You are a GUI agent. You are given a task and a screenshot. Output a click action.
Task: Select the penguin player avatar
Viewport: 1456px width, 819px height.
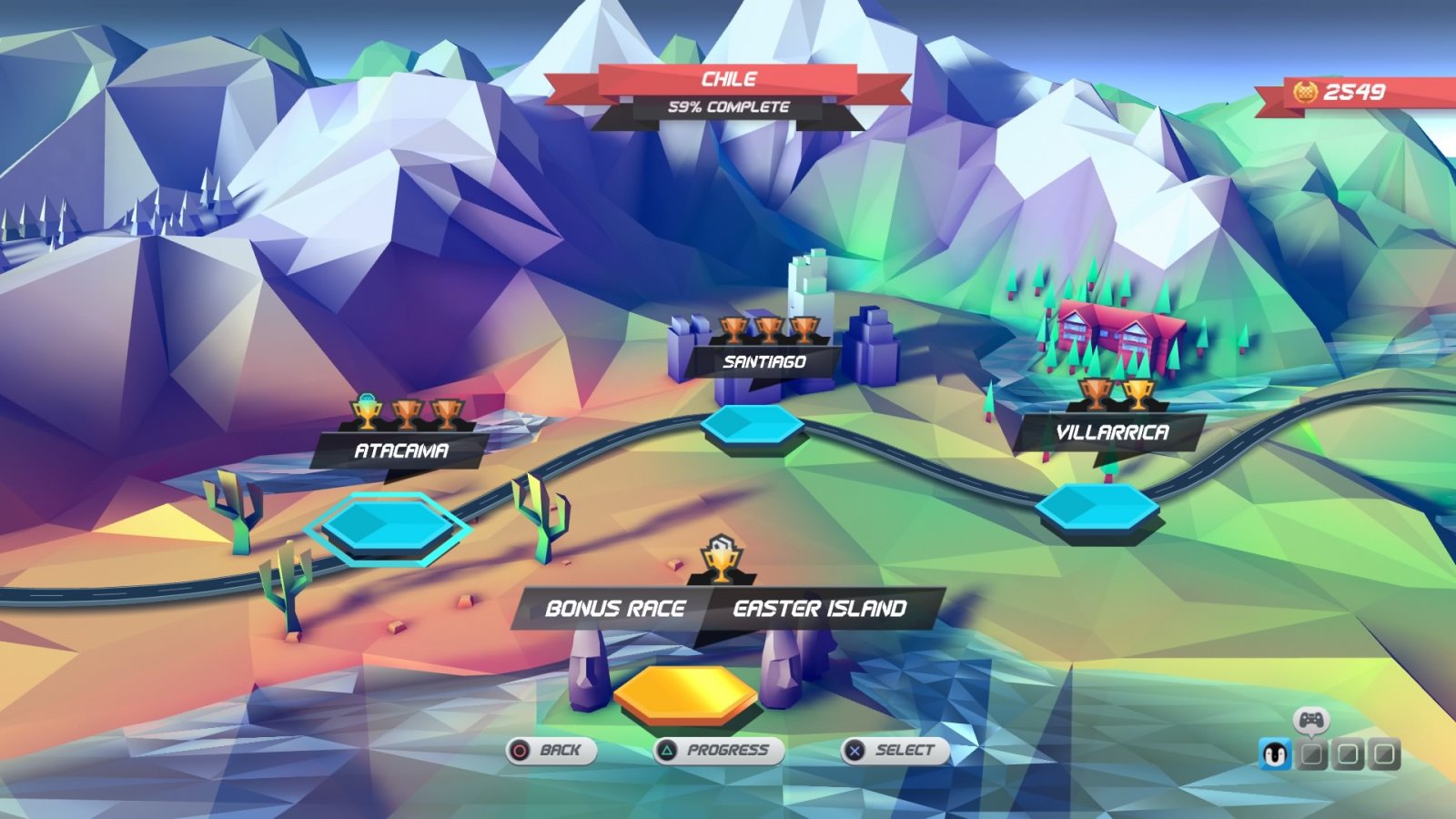(x=1274, y=753)
